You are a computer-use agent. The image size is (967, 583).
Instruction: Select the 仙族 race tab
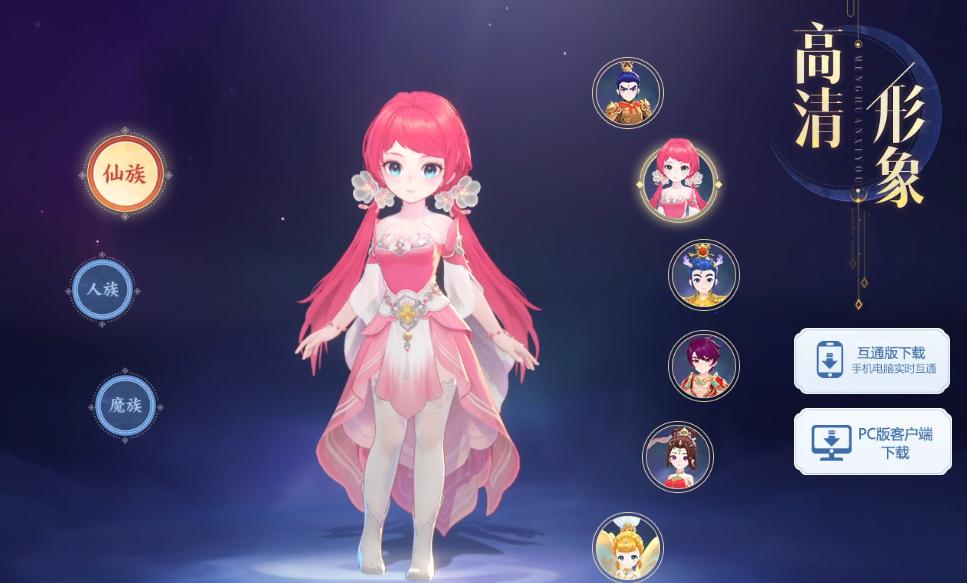pos(125,174)
